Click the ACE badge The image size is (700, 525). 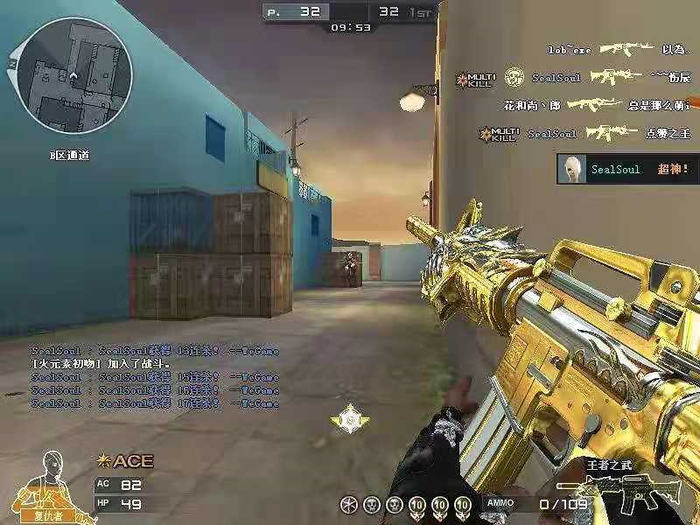pyautogui.click(x=125, y=461)
